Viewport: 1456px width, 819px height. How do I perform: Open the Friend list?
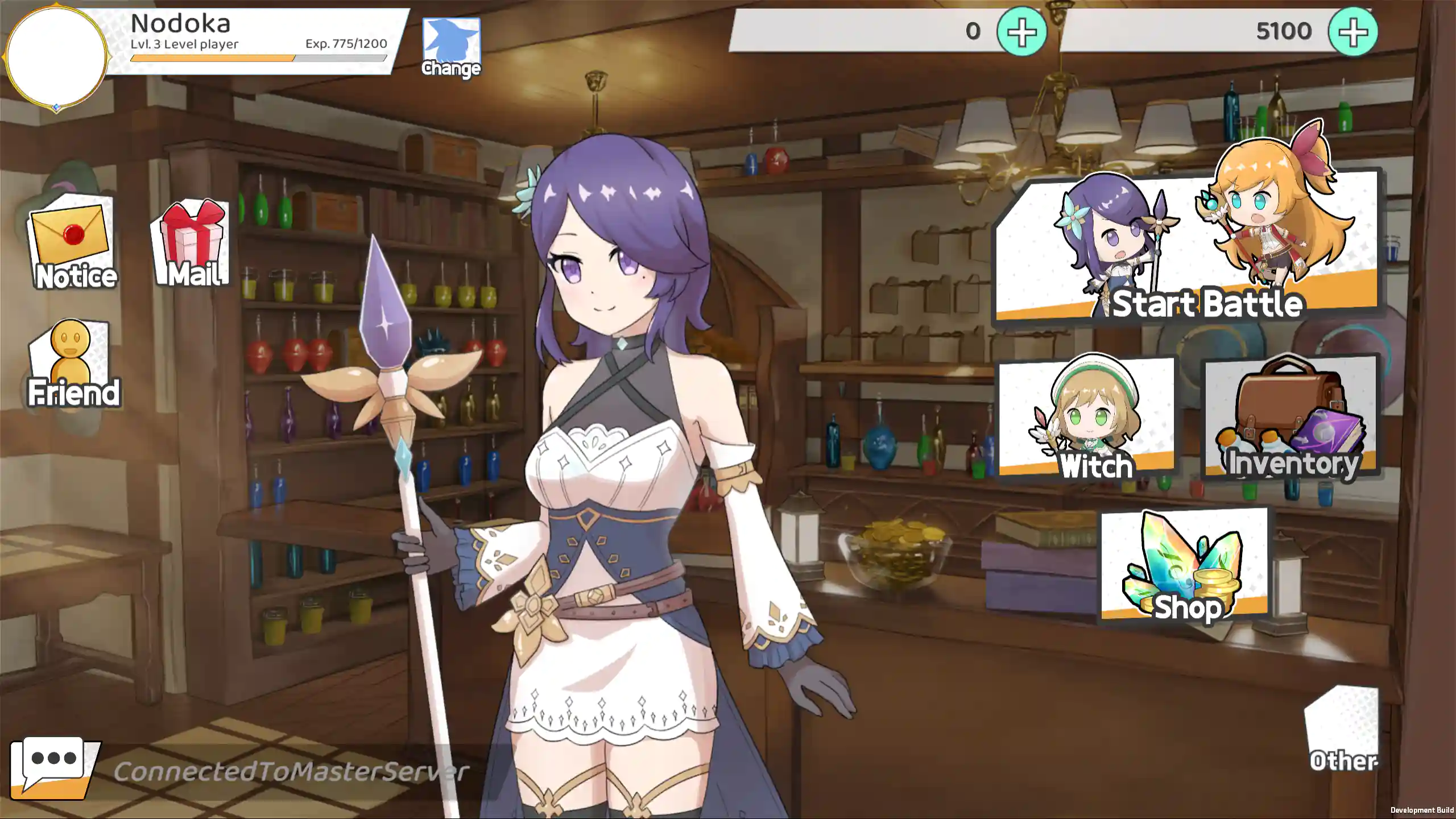[72, 364]
